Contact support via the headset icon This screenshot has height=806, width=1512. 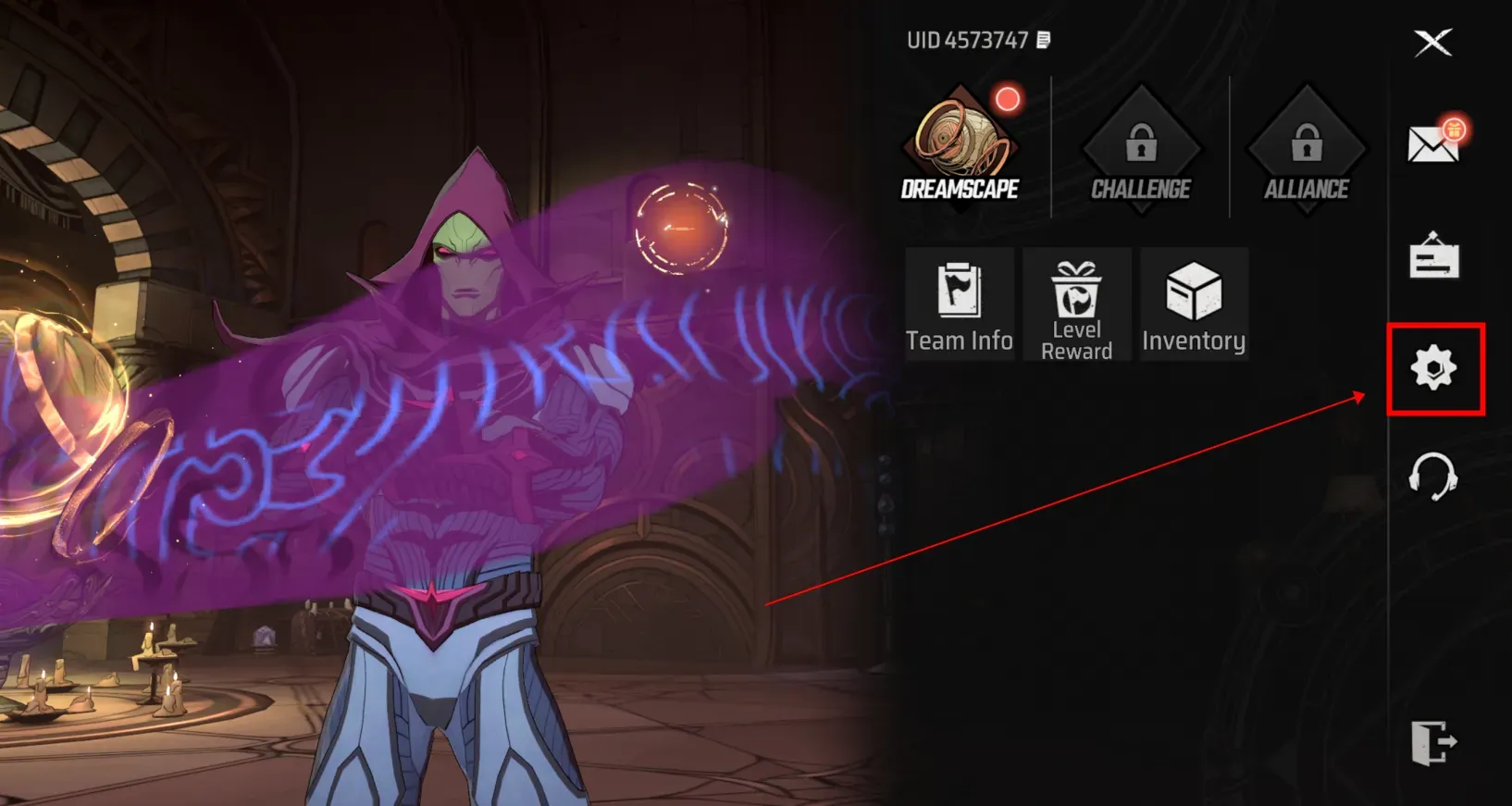click(x=1432, y=476)
